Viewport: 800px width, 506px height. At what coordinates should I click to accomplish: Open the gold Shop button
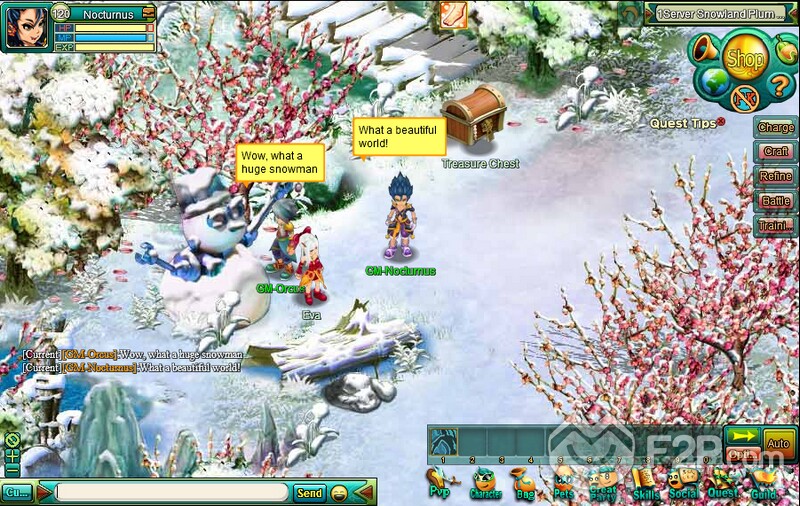[744, 60]
